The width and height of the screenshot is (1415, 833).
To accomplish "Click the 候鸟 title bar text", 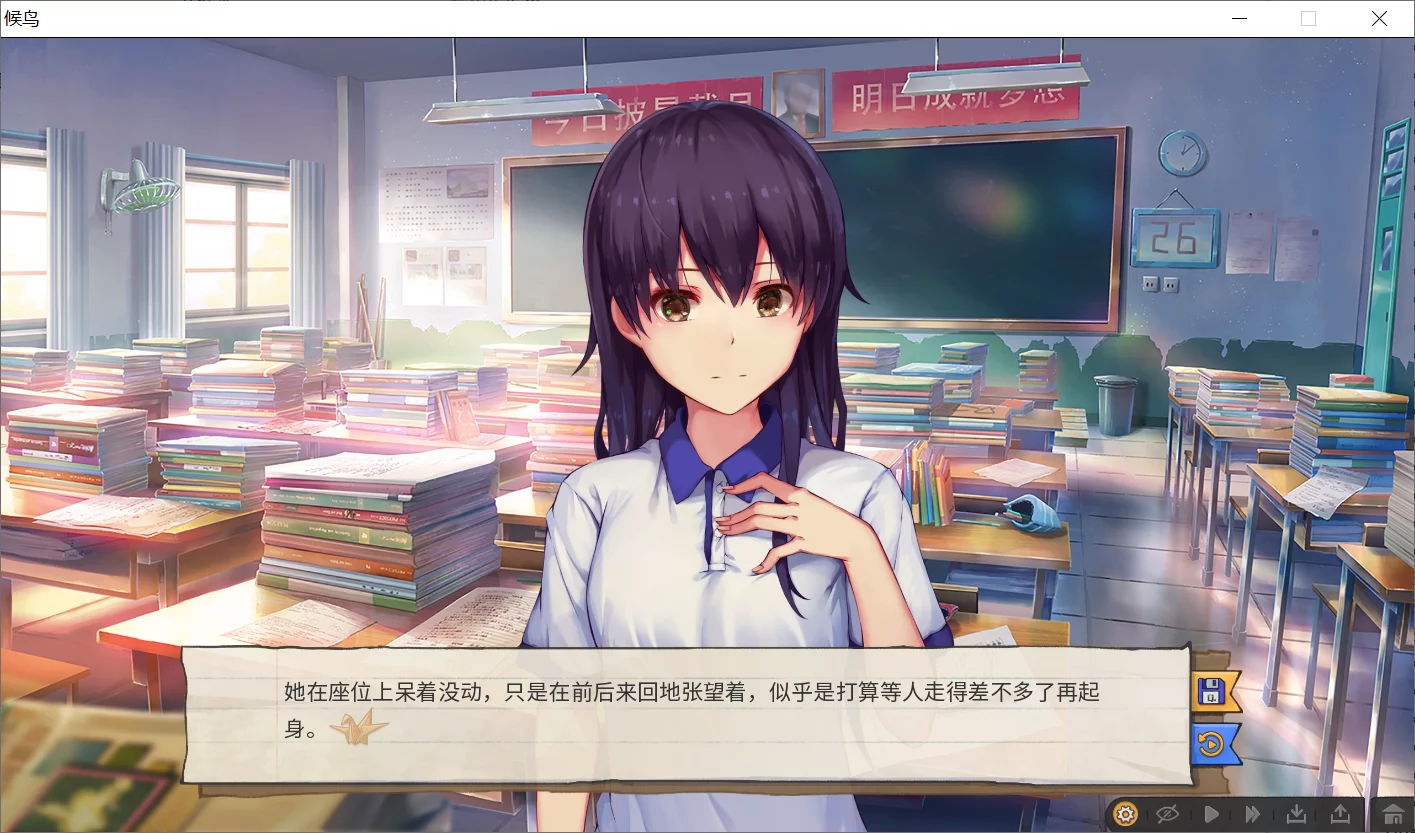I will pyautogui.click(x=24, y=19).
